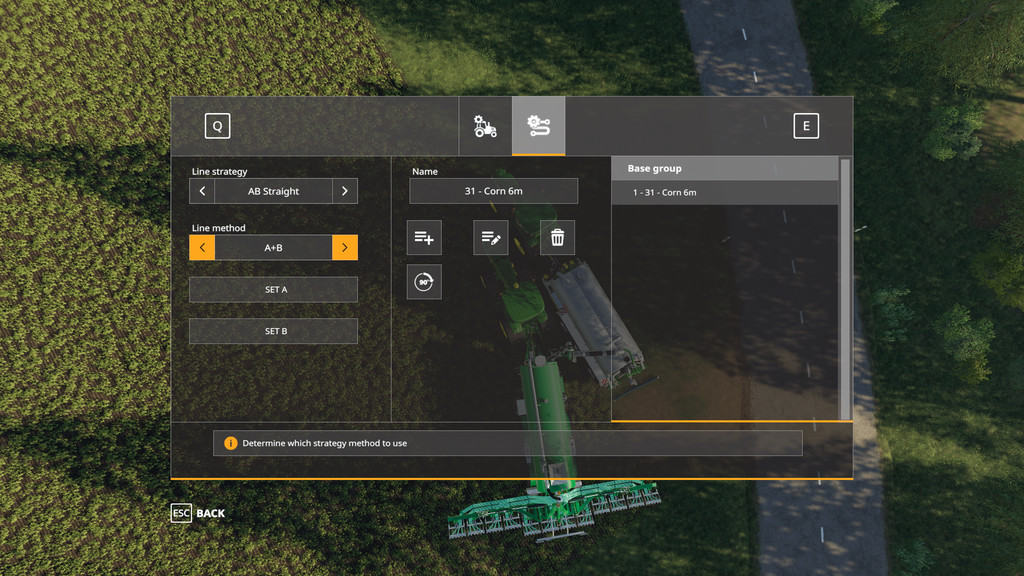Screen dimensions: 1024x576
Task: Click the SET B button
Action: (x=273, y=331)
